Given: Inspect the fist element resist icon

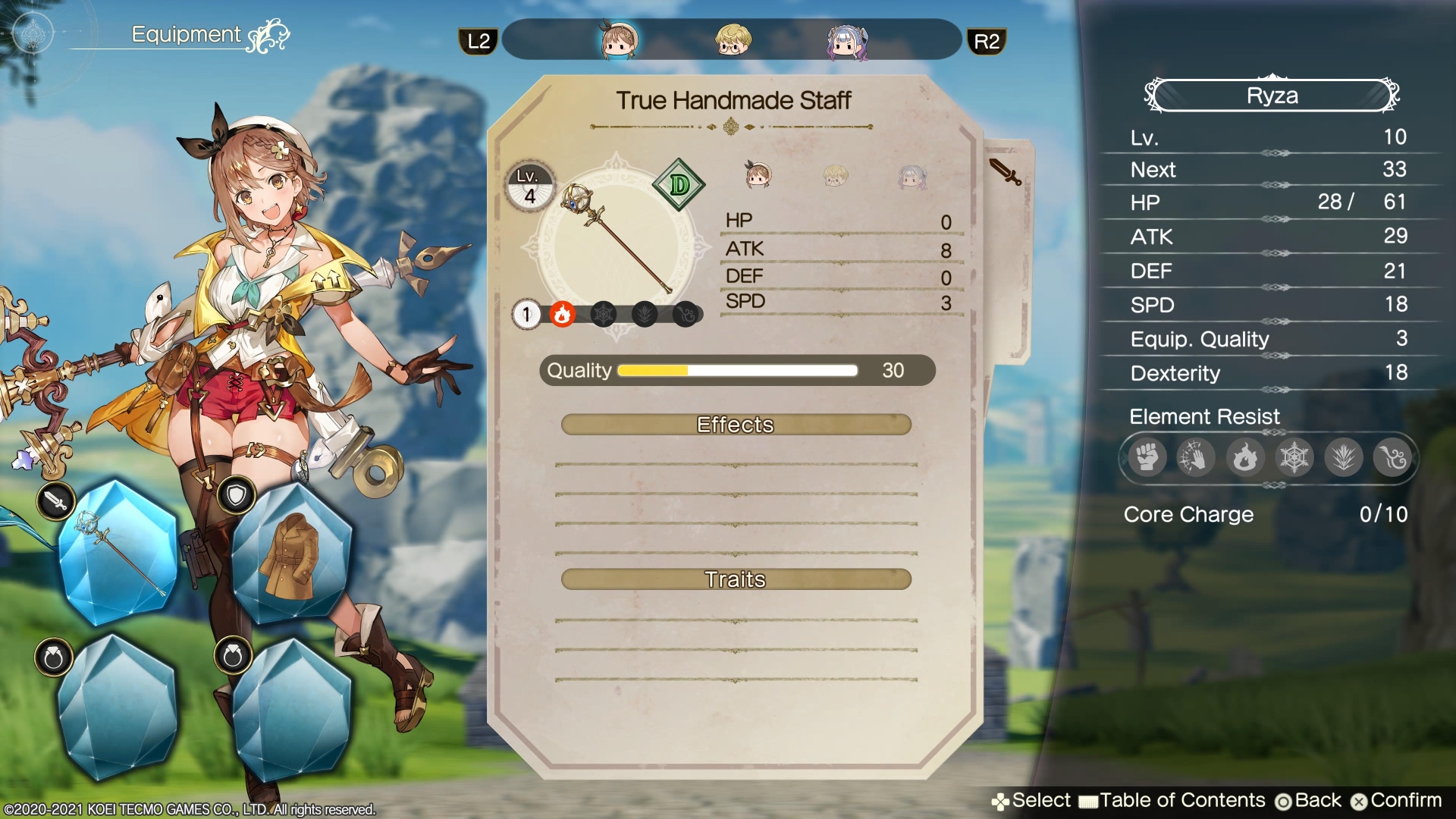Looking at the screenshot, I should 1146,457.
